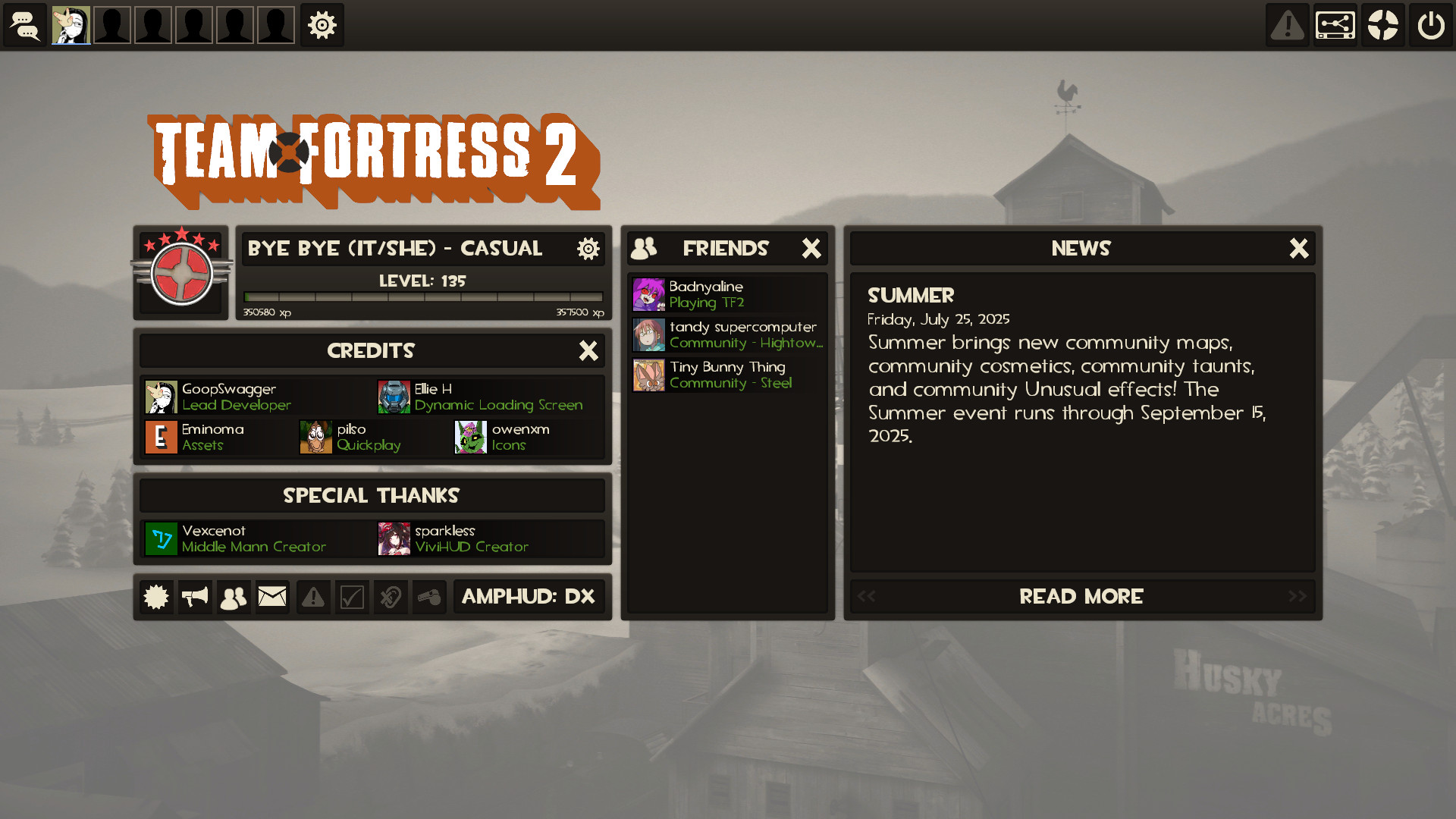Open the chat bubble icon top left

[x=25, y=24]
